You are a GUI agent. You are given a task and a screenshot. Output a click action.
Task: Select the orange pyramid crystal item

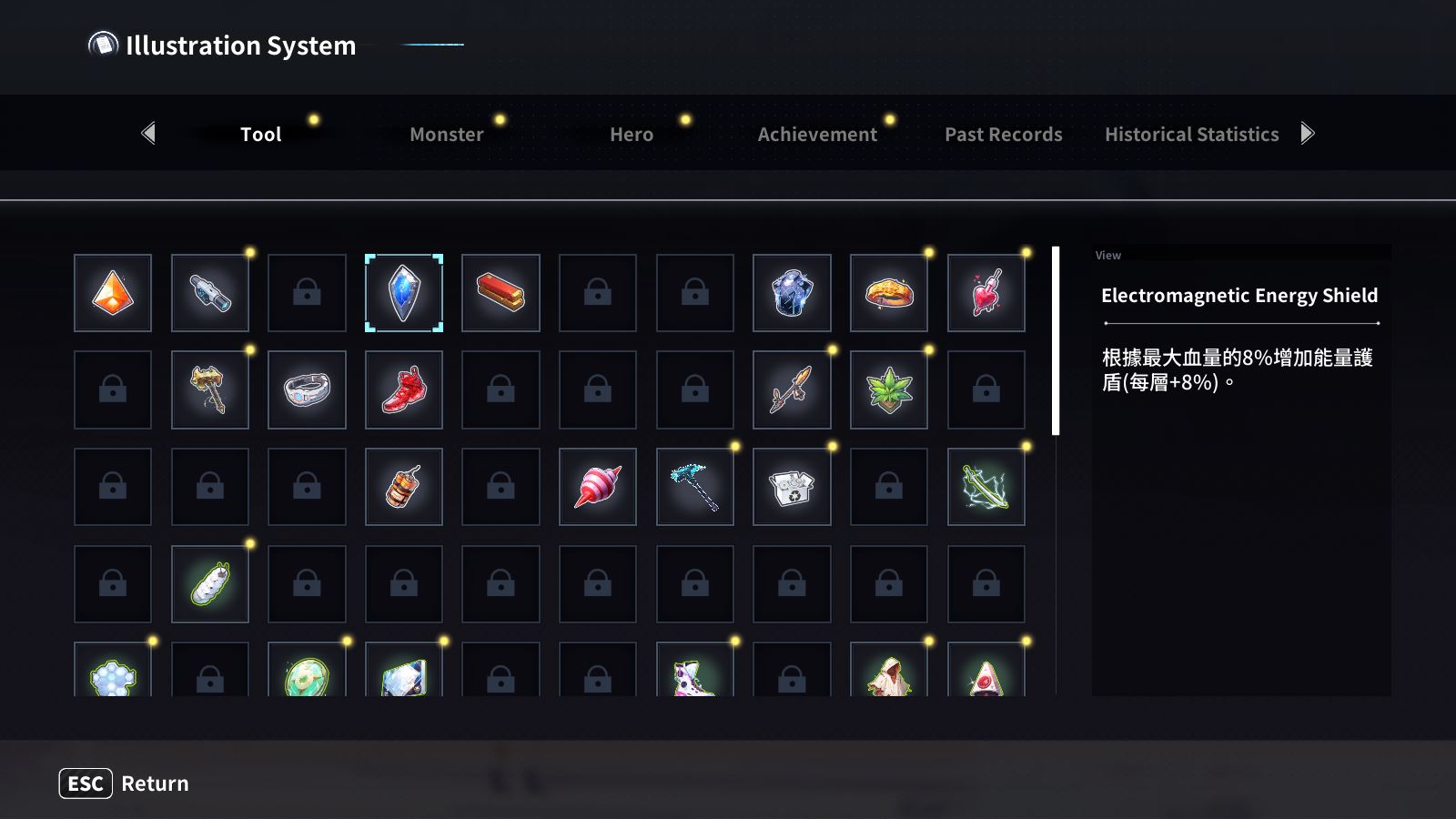(x=113, y=293)
